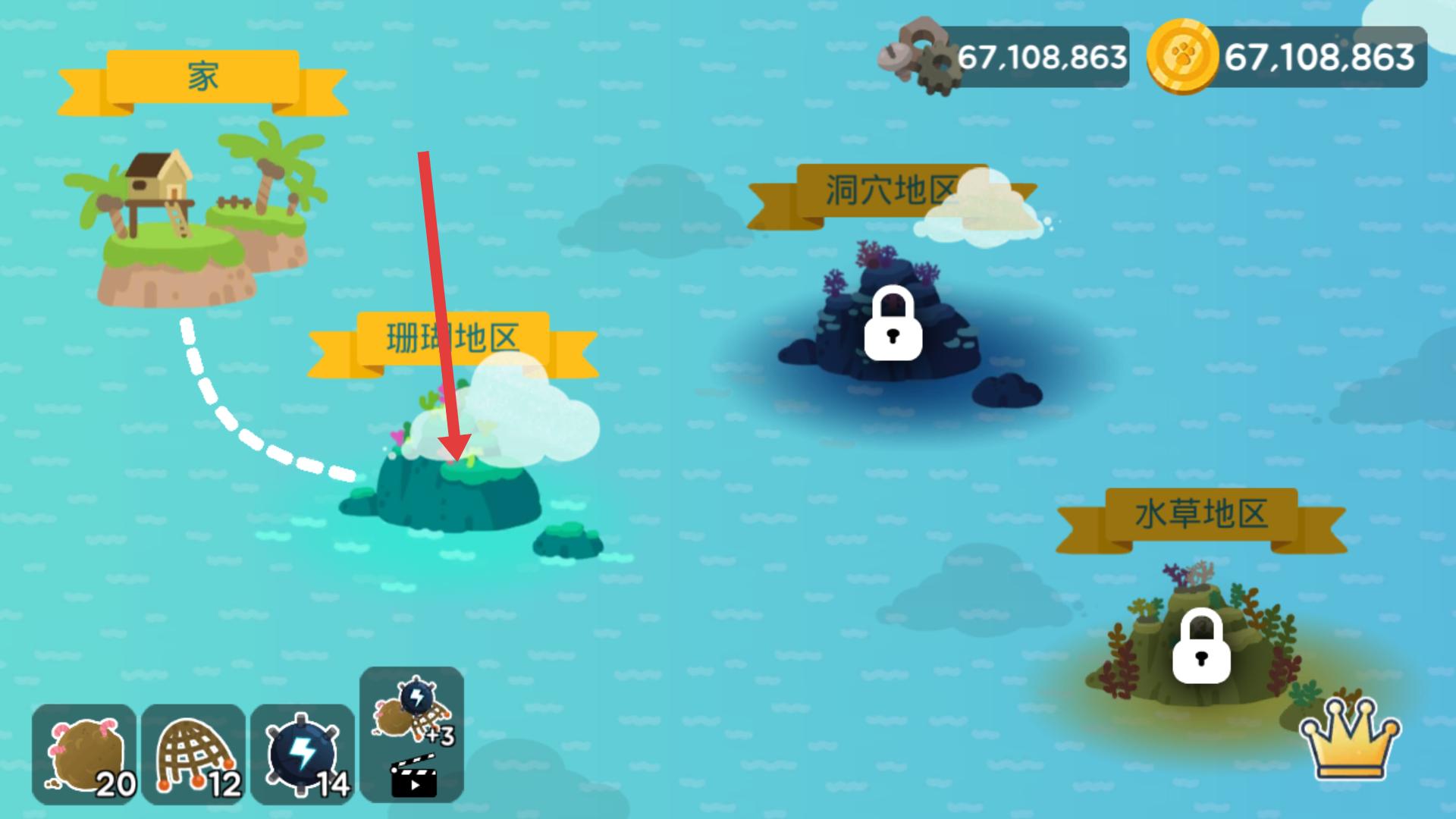
Task: Select the bait ball item with 20
Action: 84,755
